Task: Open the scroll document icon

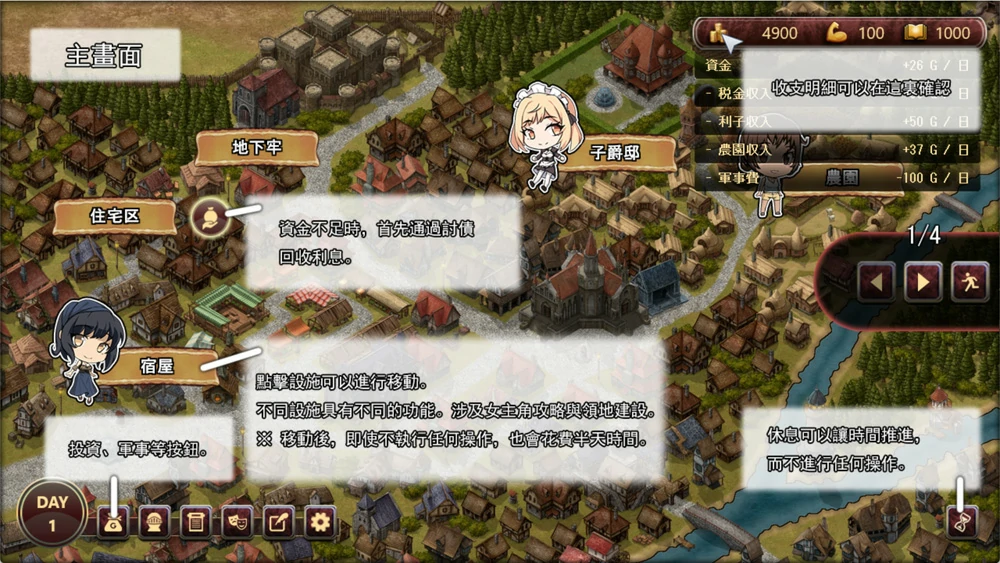Action: [x=195, y=521]
